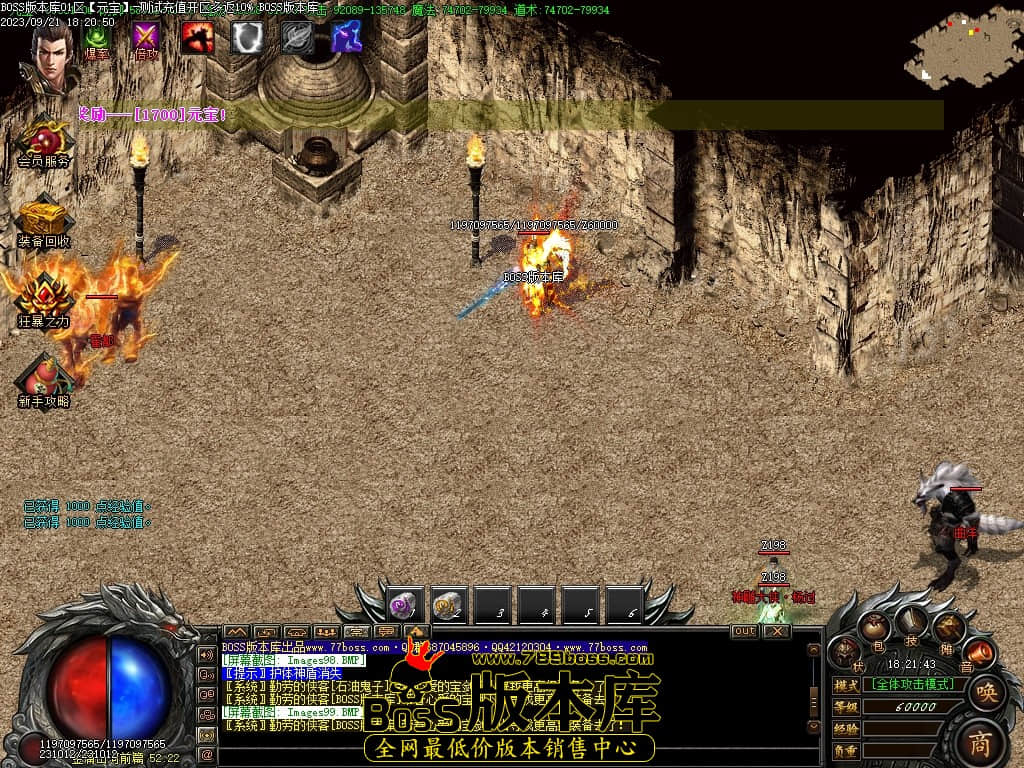Use the scroll item in hotbar slot 2

coord(449,605)
